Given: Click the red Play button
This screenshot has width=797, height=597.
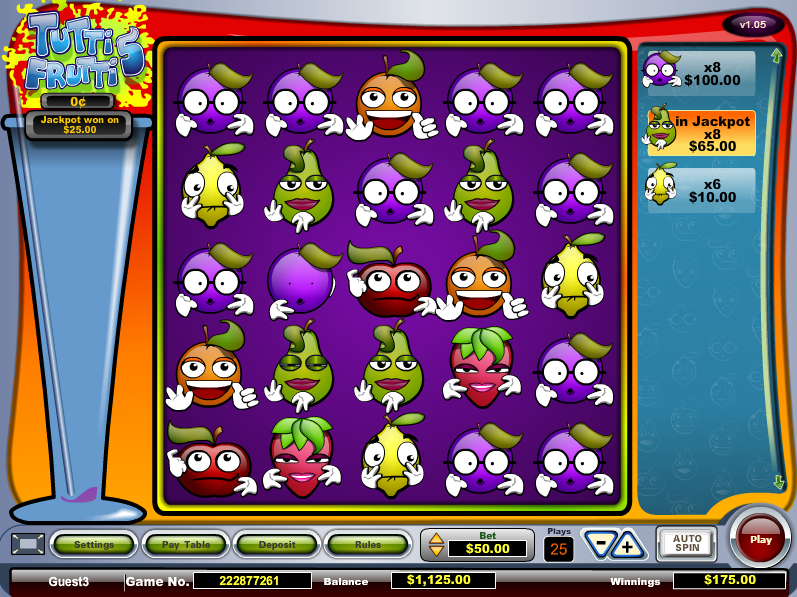Looking at the screenshot, I should click(760, 539).
